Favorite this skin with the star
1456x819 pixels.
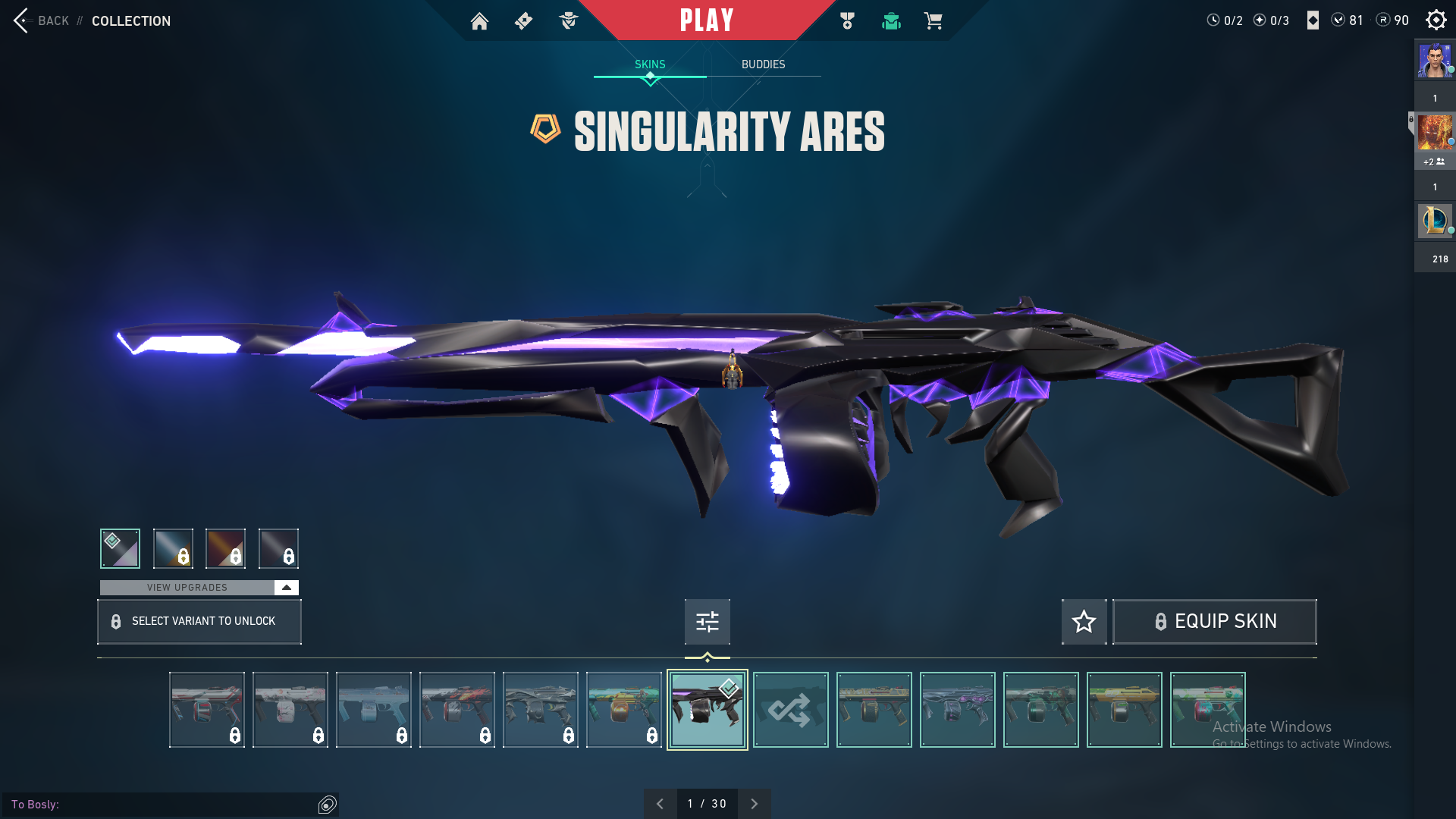tap(1084, 622)
